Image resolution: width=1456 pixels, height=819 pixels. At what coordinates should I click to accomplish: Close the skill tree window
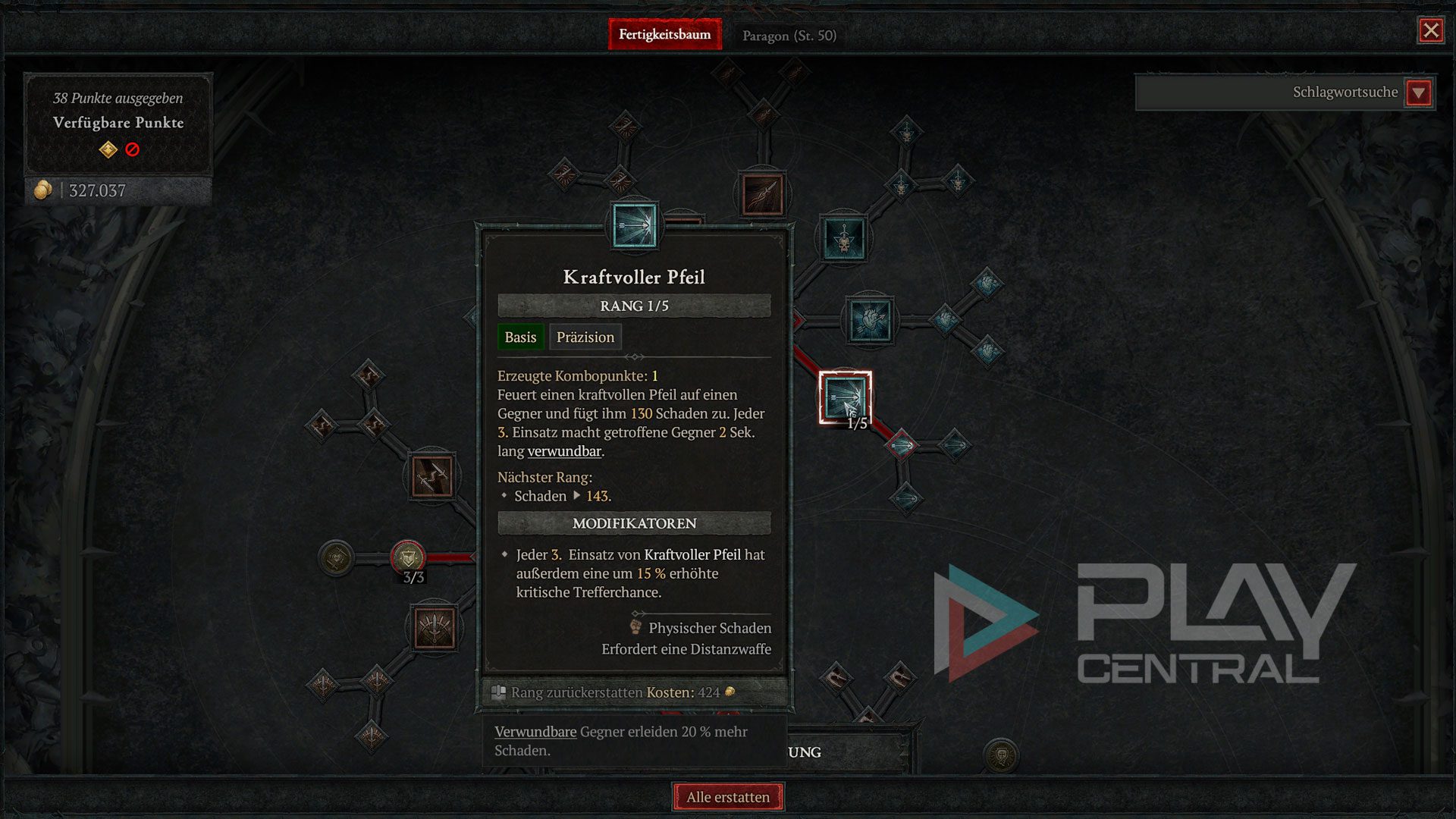coord(1430,30)
